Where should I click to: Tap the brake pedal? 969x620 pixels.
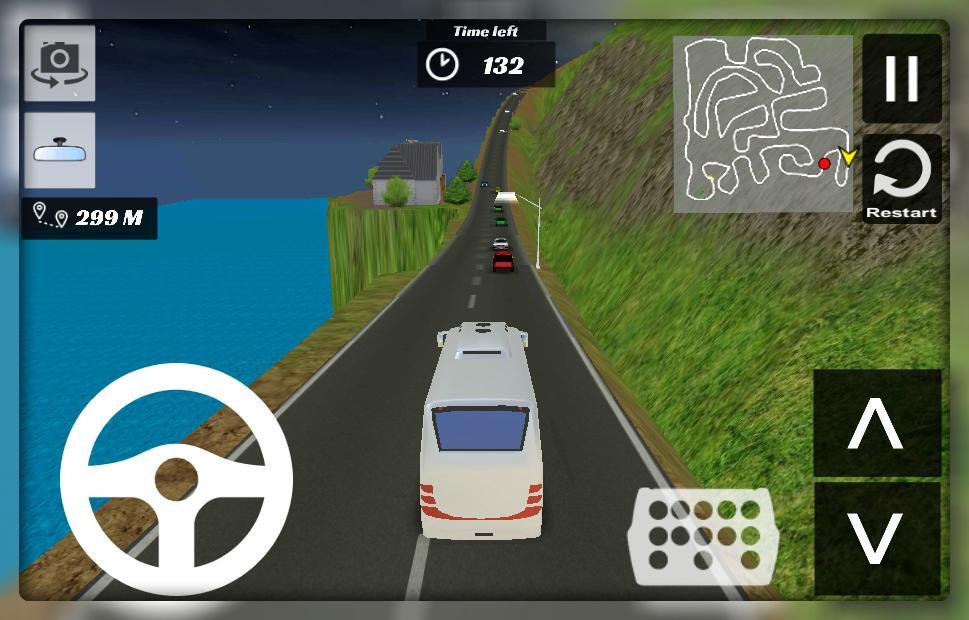coord(702,536)
